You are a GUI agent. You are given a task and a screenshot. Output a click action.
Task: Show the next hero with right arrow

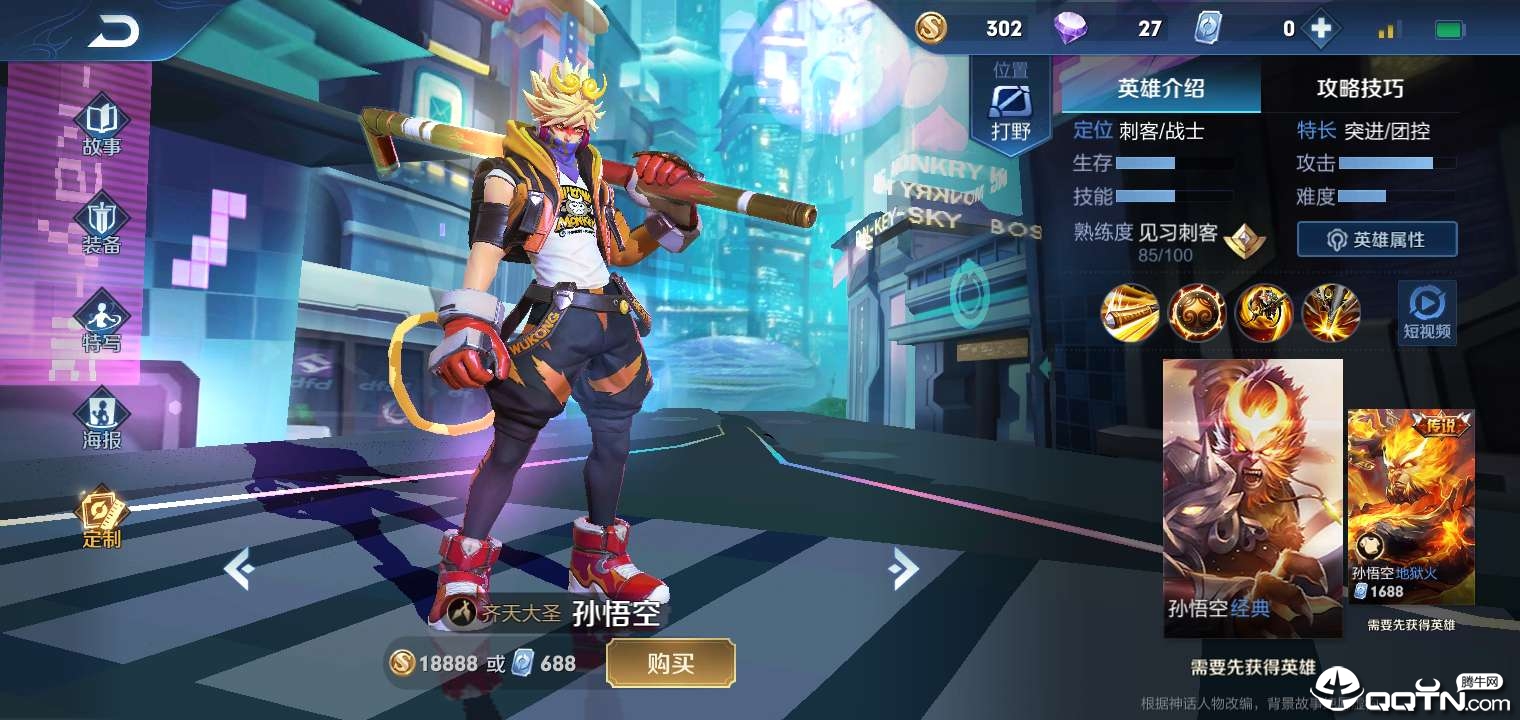coord(903,570)
